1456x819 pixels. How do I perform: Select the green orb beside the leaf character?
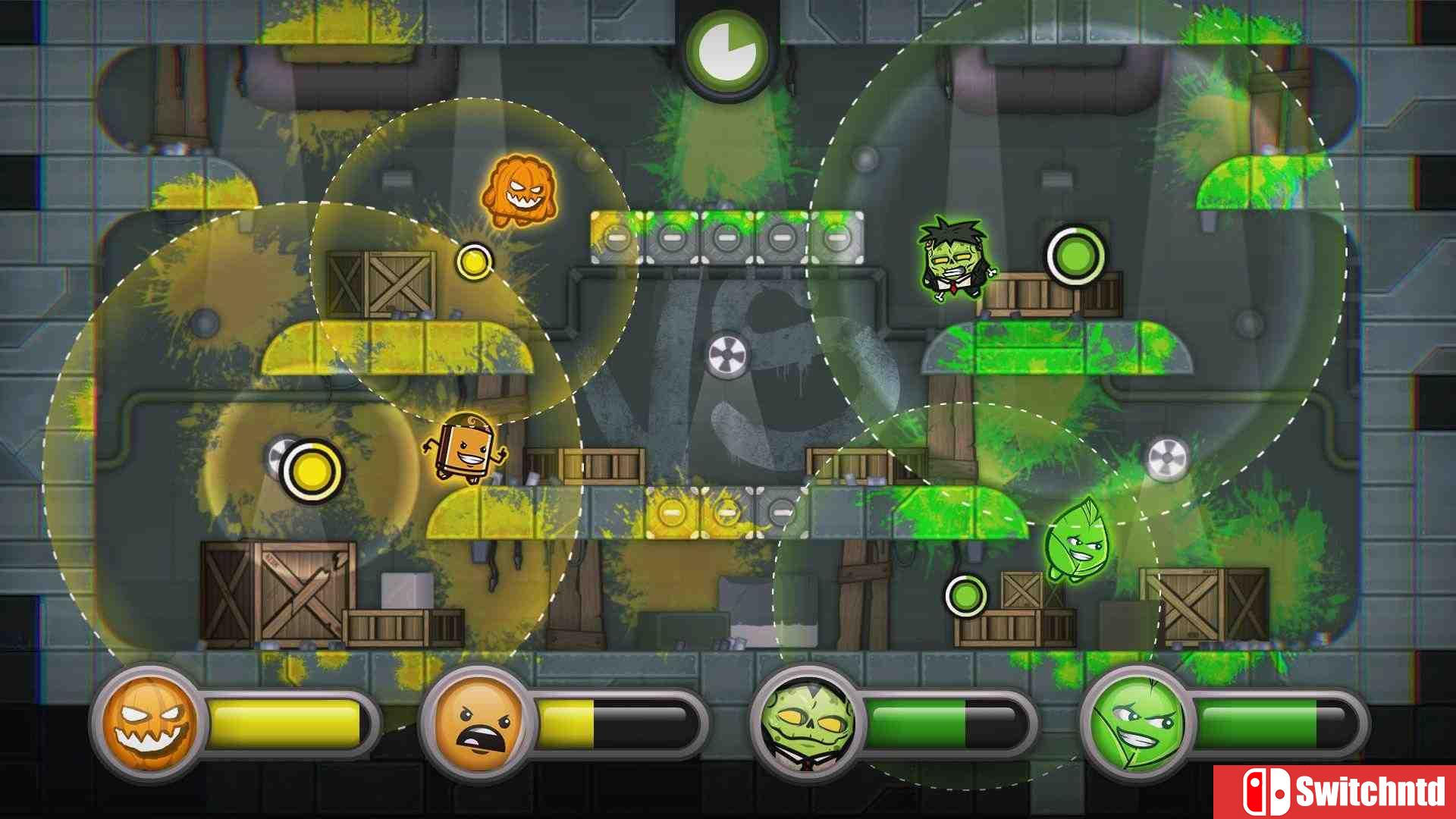click(x=965, y=598)
